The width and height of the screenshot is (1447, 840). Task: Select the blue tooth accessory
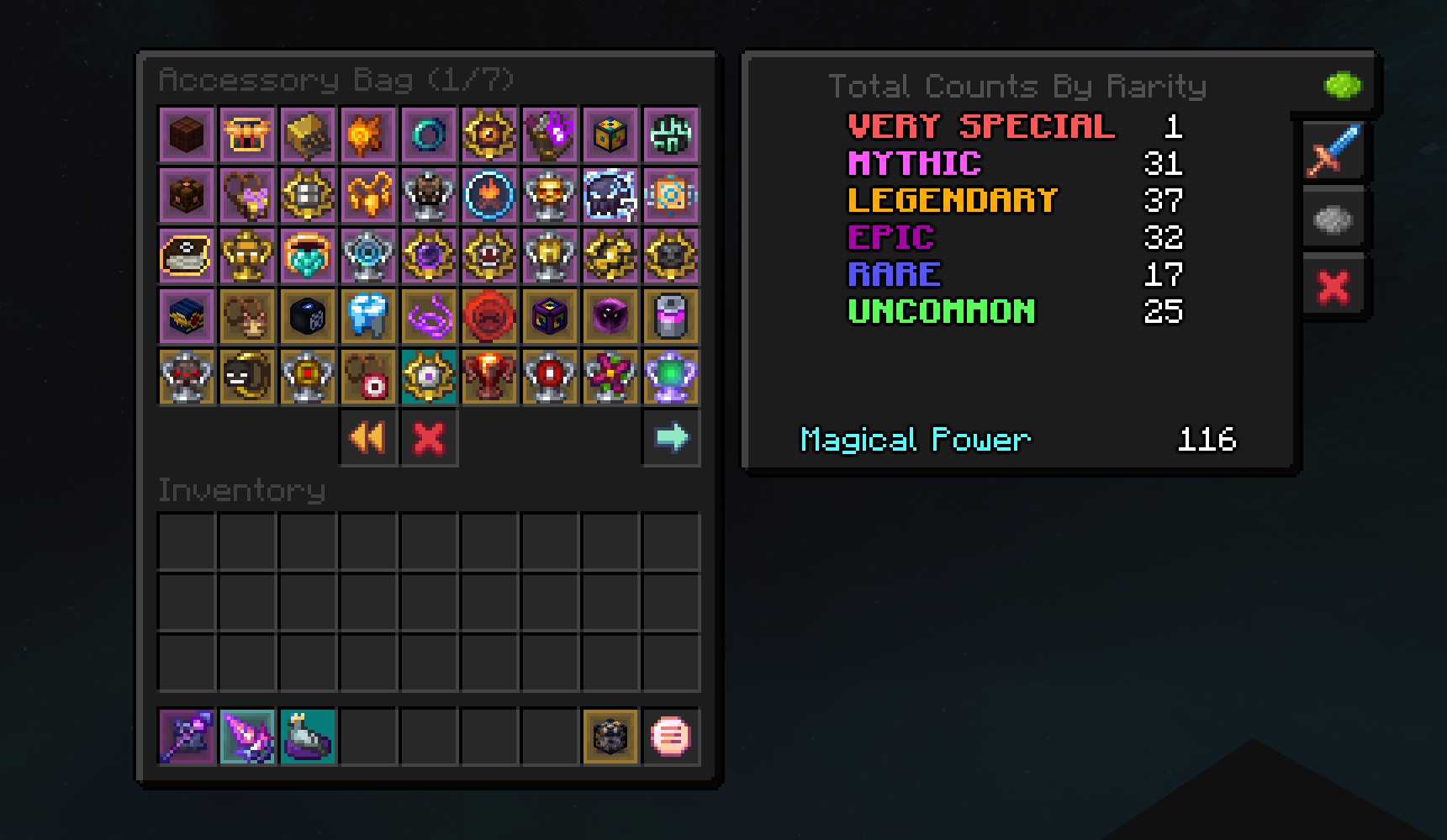368,316
